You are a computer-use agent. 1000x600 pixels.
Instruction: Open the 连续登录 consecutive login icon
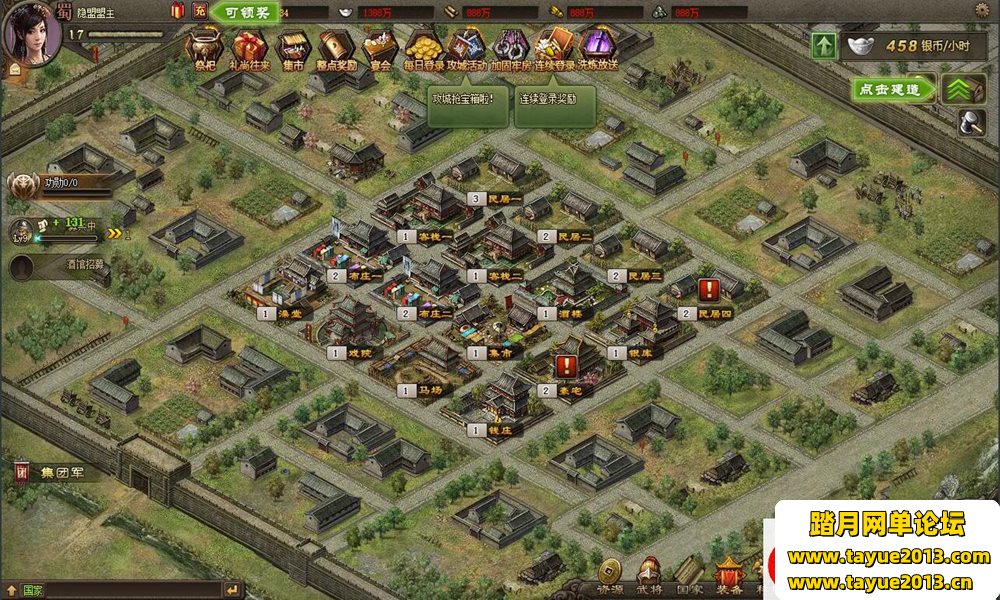coord(555,46)
